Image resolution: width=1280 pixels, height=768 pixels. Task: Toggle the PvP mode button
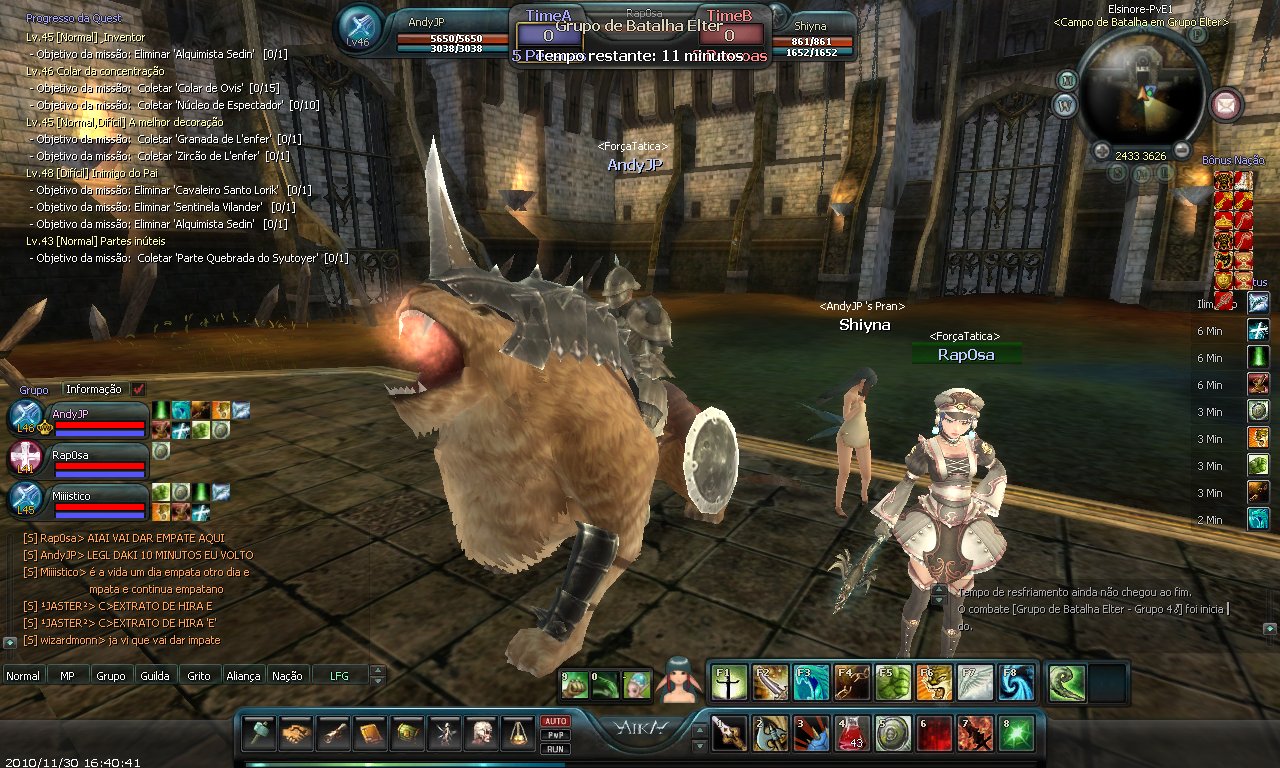point(555,735)
